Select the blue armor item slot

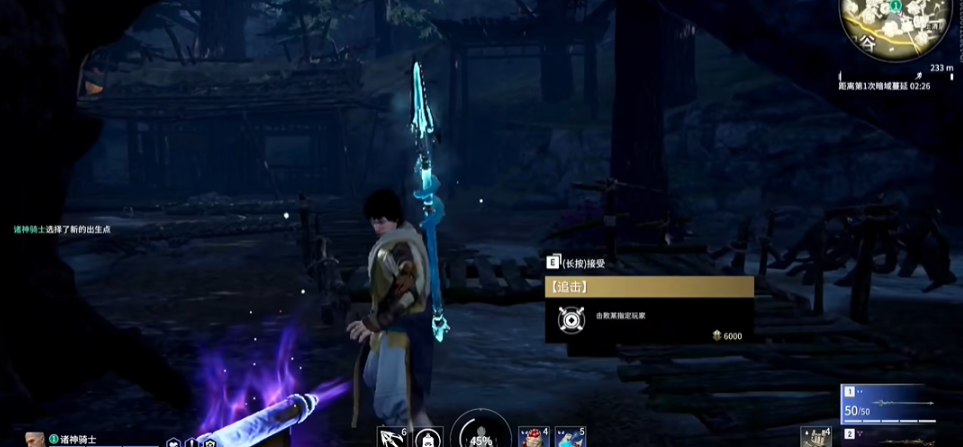[567, 438]
